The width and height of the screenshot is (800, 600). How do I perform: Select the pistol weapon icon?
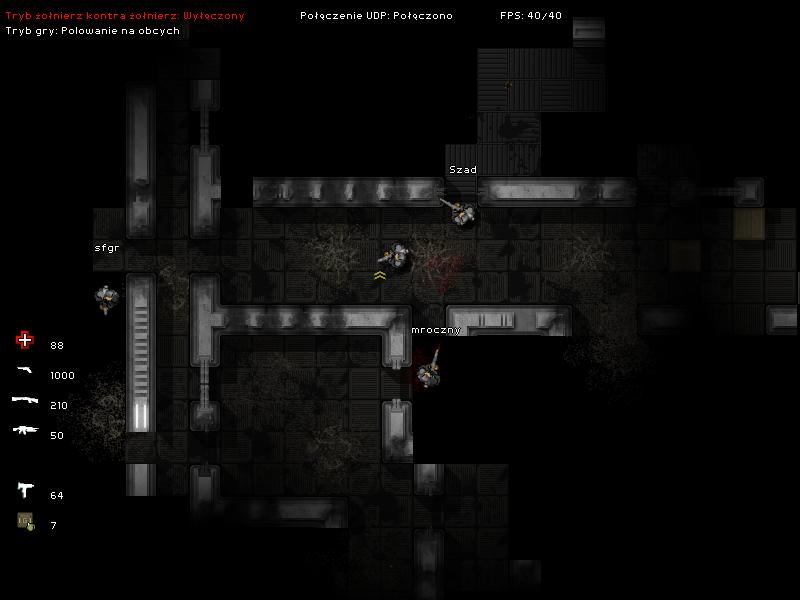(x=25, y=372)
